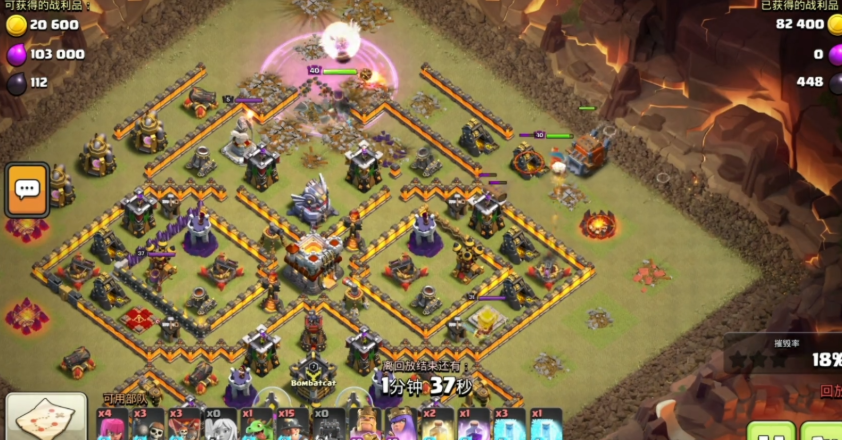The width and height of the screenshot is (842, 440).
Task: Select the Wall Breaker troop slot
Action: click(145, 424)
